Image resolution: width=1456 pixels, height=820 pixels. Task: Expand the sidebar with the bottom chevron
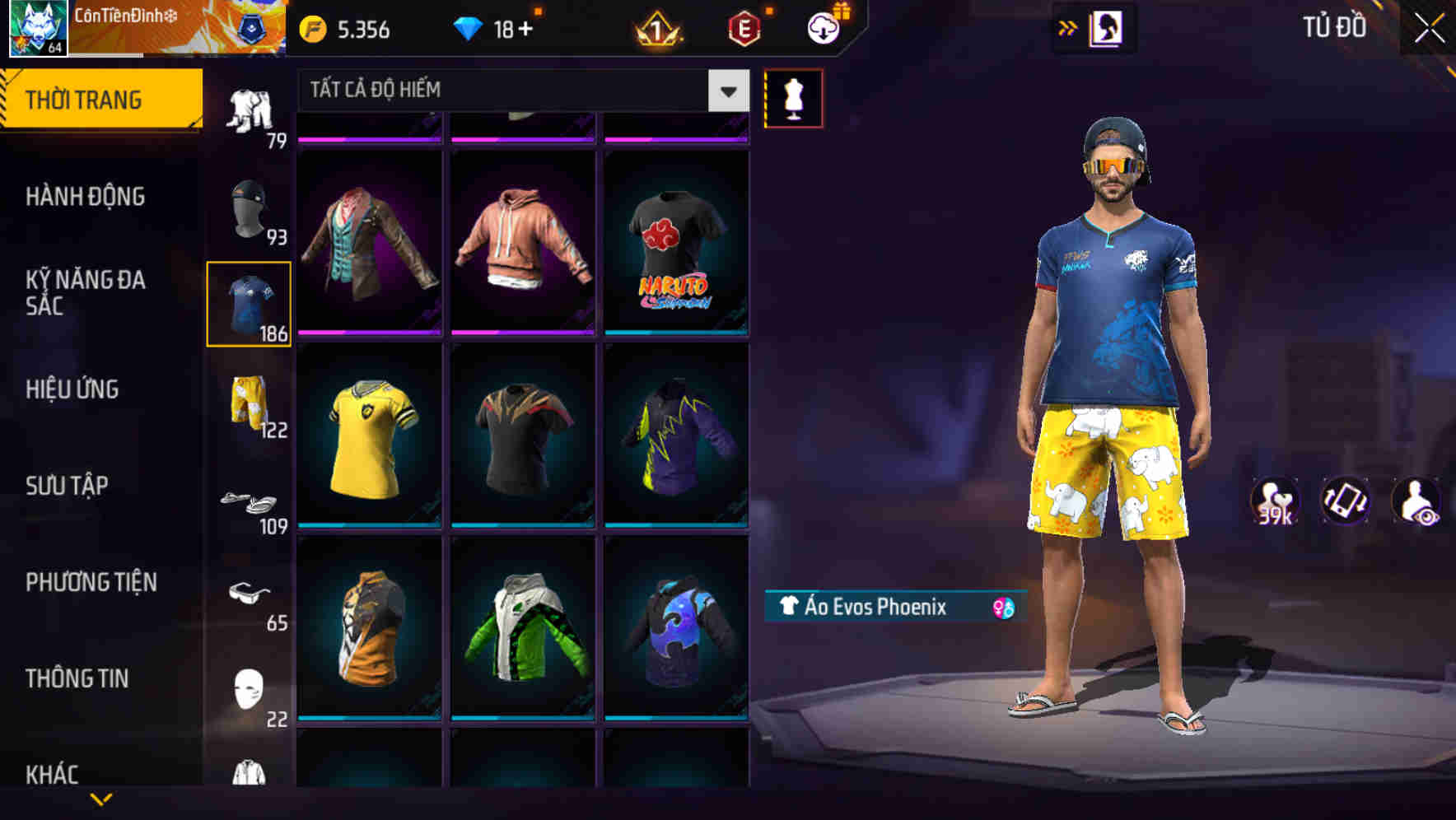pos(100,799)
